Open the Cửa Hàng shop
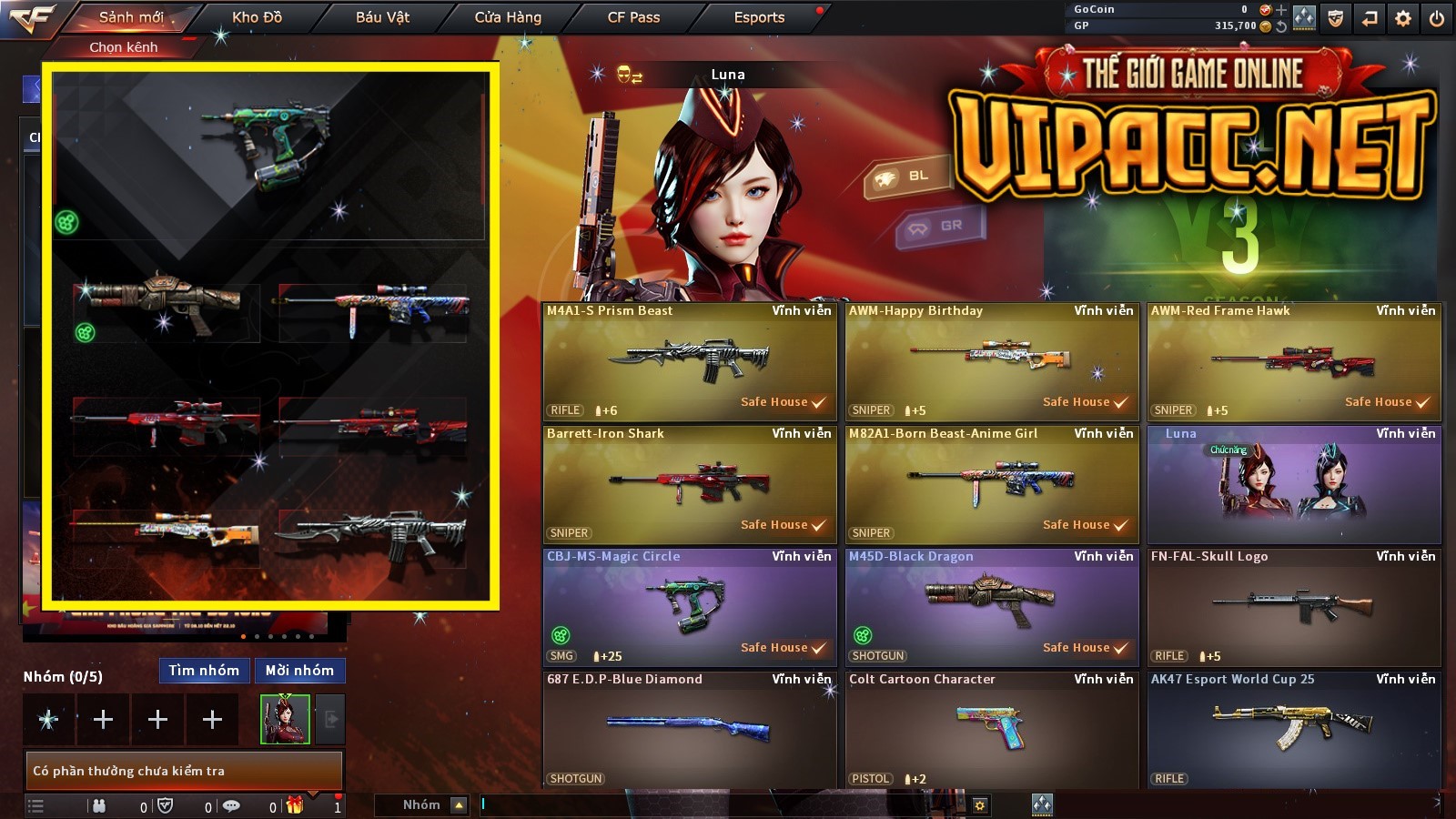The height and width of the screenshot is (819, 1456). pos(508,17)
